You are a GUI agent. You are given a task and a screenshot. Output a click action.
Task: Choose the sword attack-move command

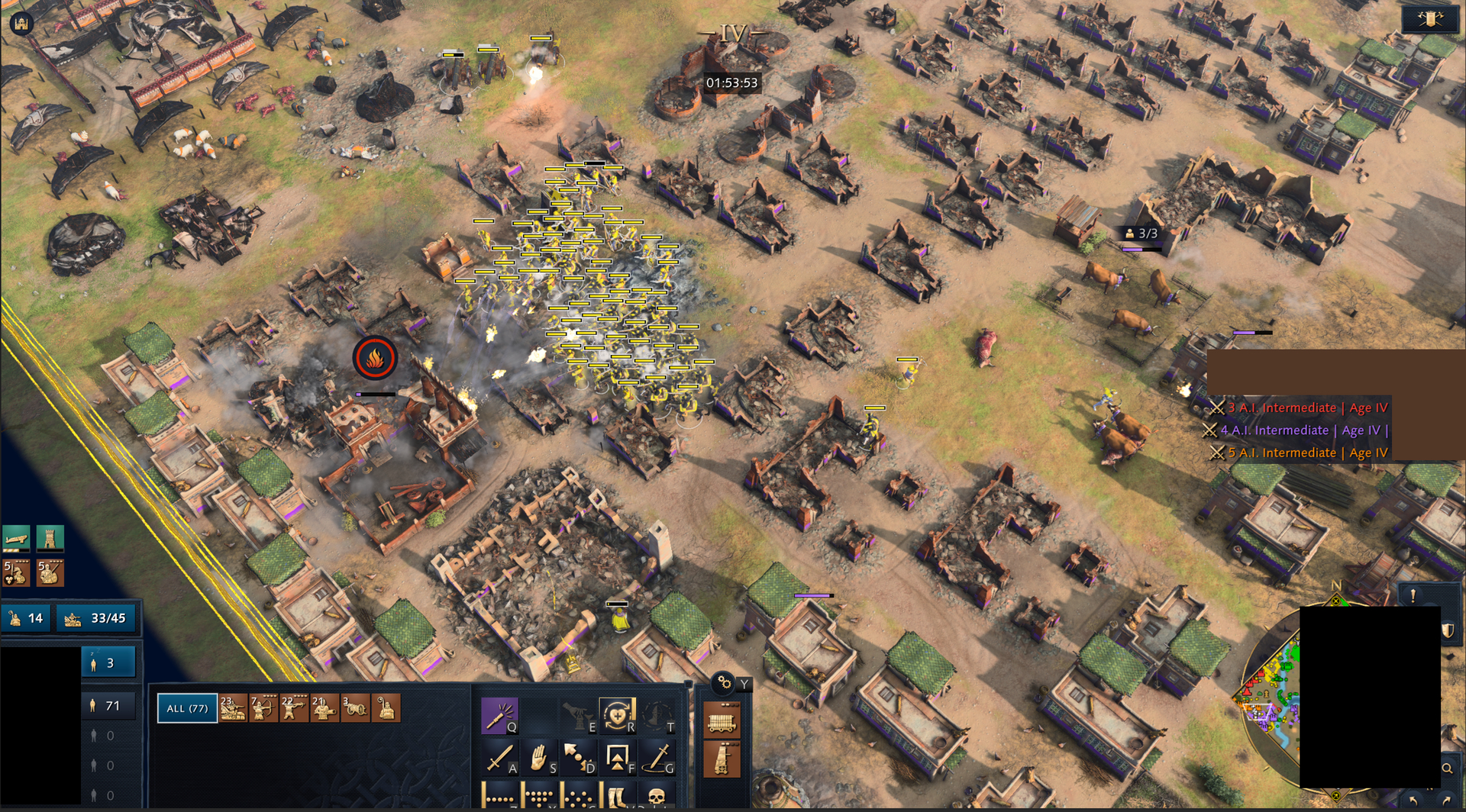click(499, 757)
